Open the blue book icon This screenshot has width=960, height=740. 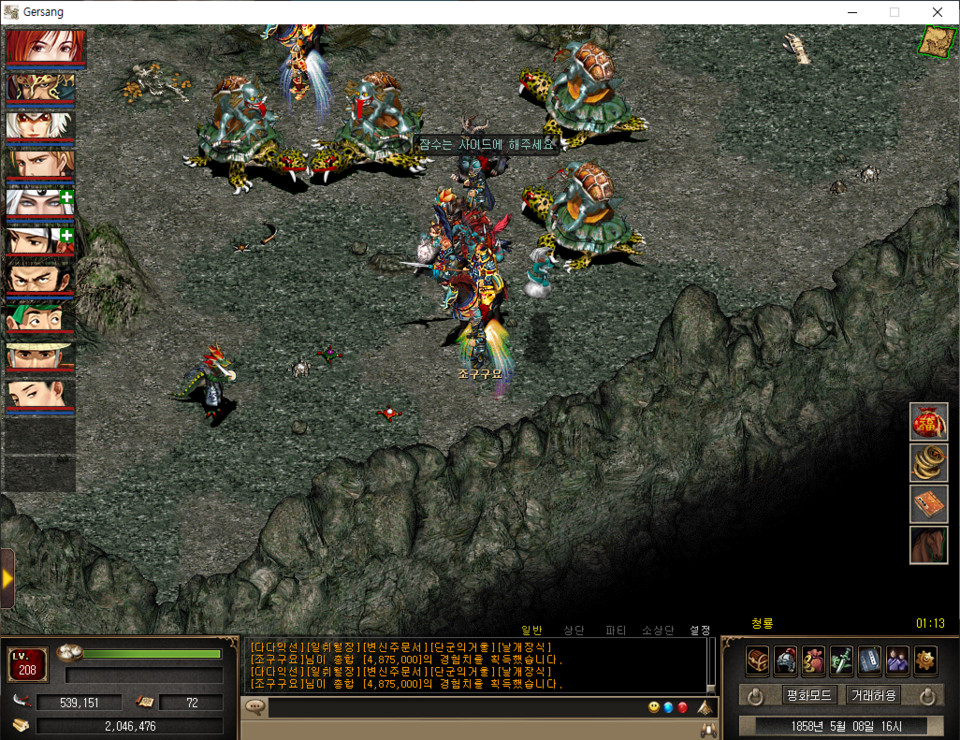(870, 660)
